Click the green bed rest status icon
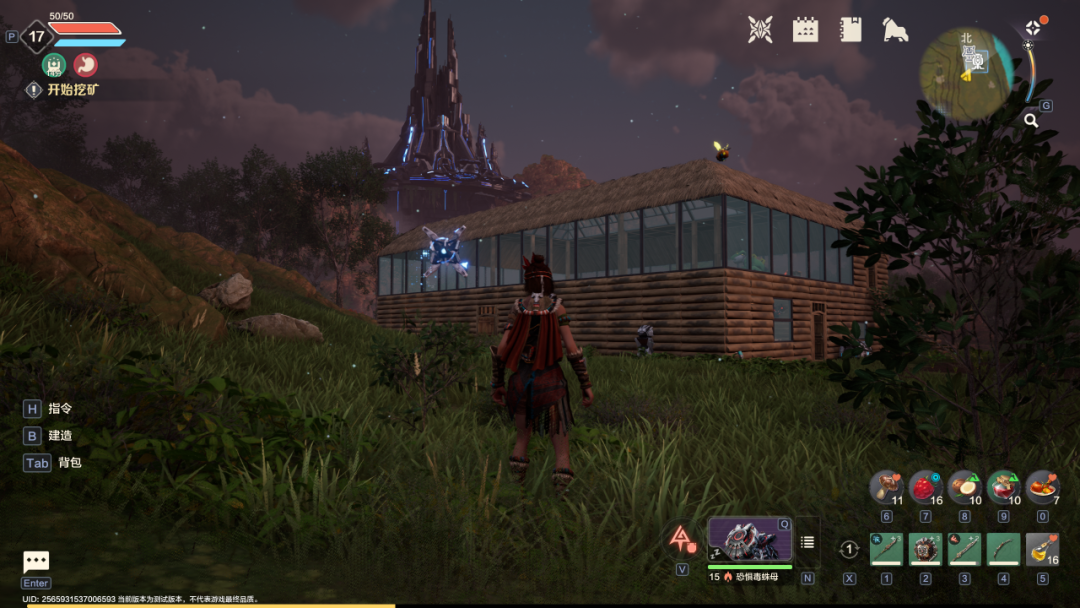1080x608 pixels. (54, 64)
